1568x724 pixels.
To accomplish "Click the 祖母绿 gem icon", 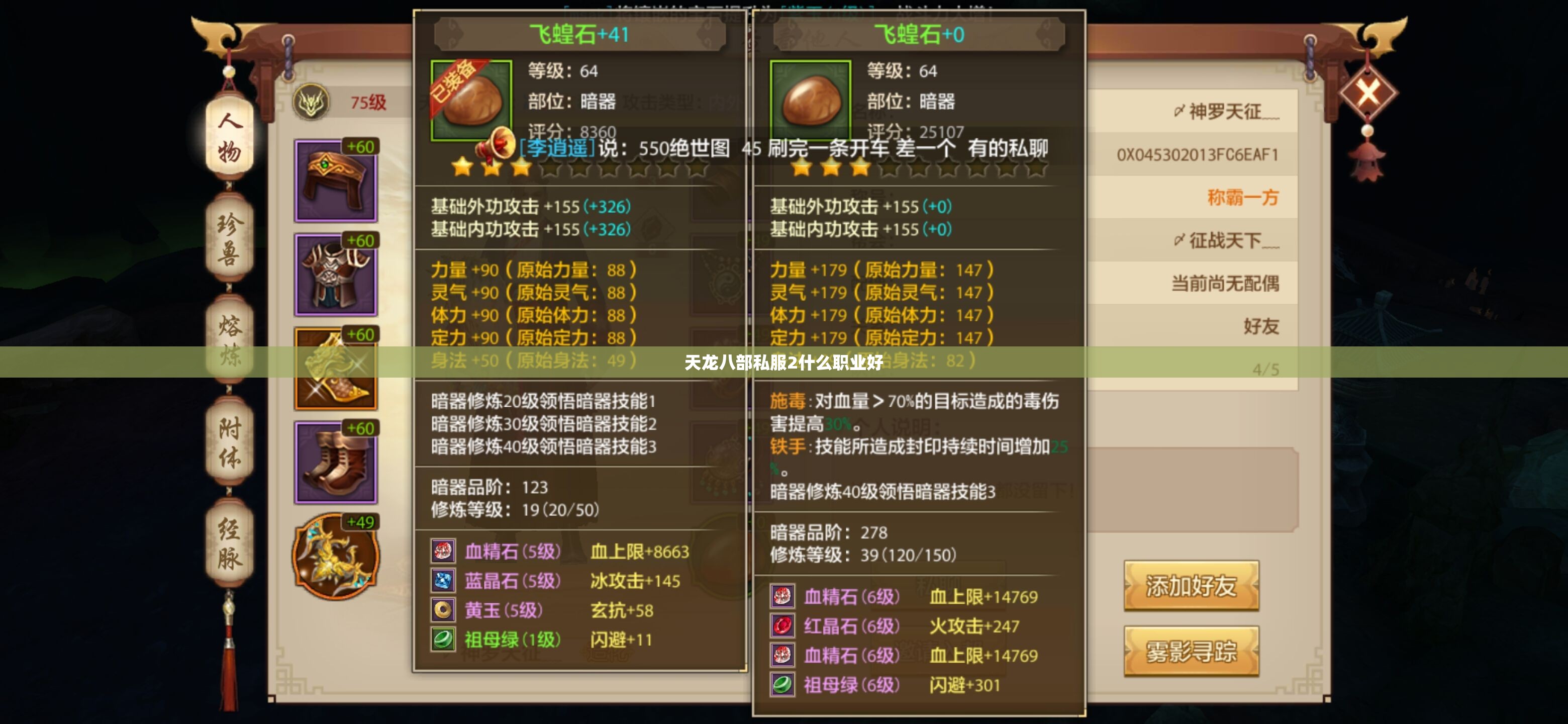I will (444, 641).
